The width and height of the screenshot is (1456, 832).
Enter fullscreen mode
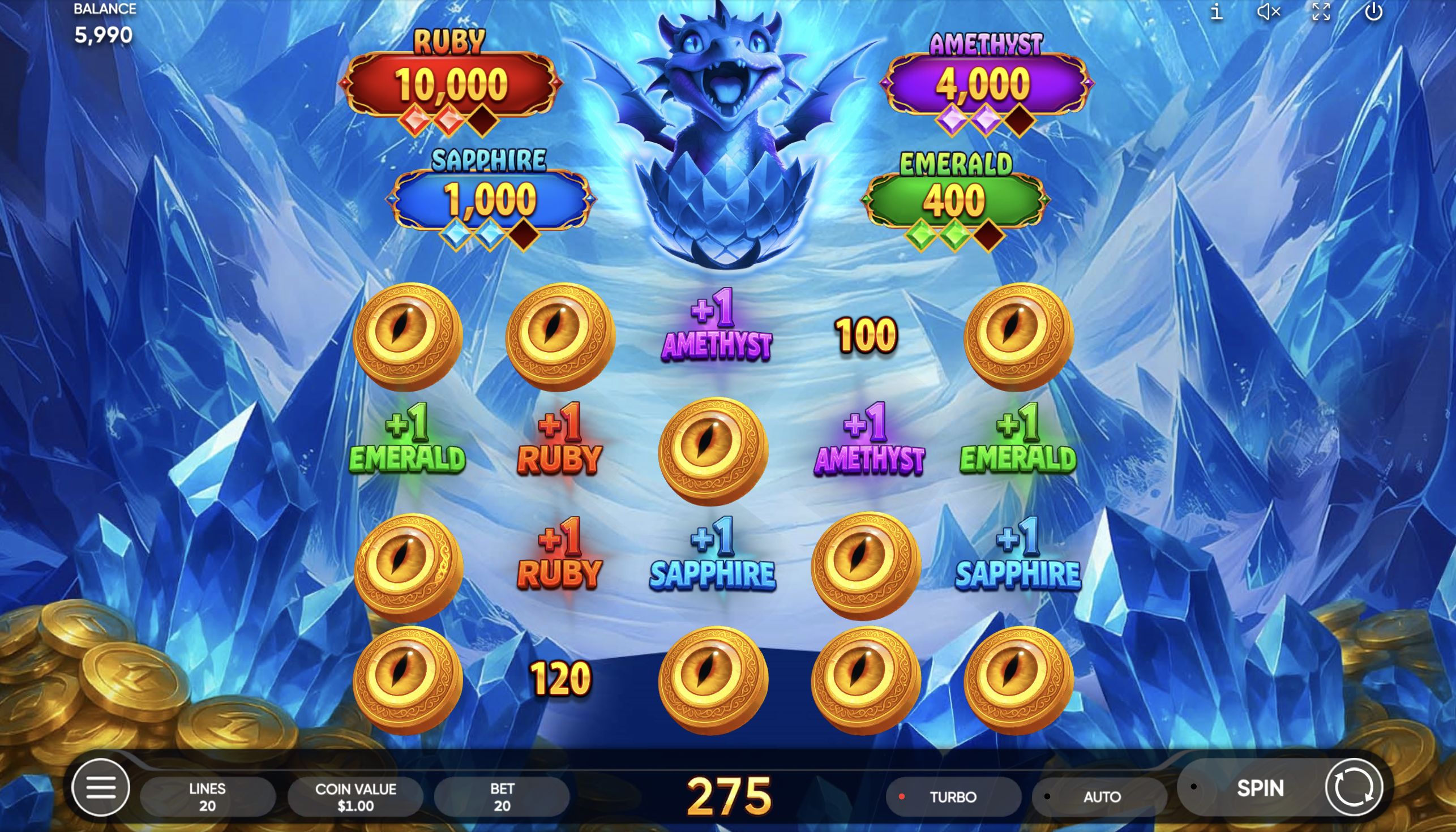(x=1322, y=12)
